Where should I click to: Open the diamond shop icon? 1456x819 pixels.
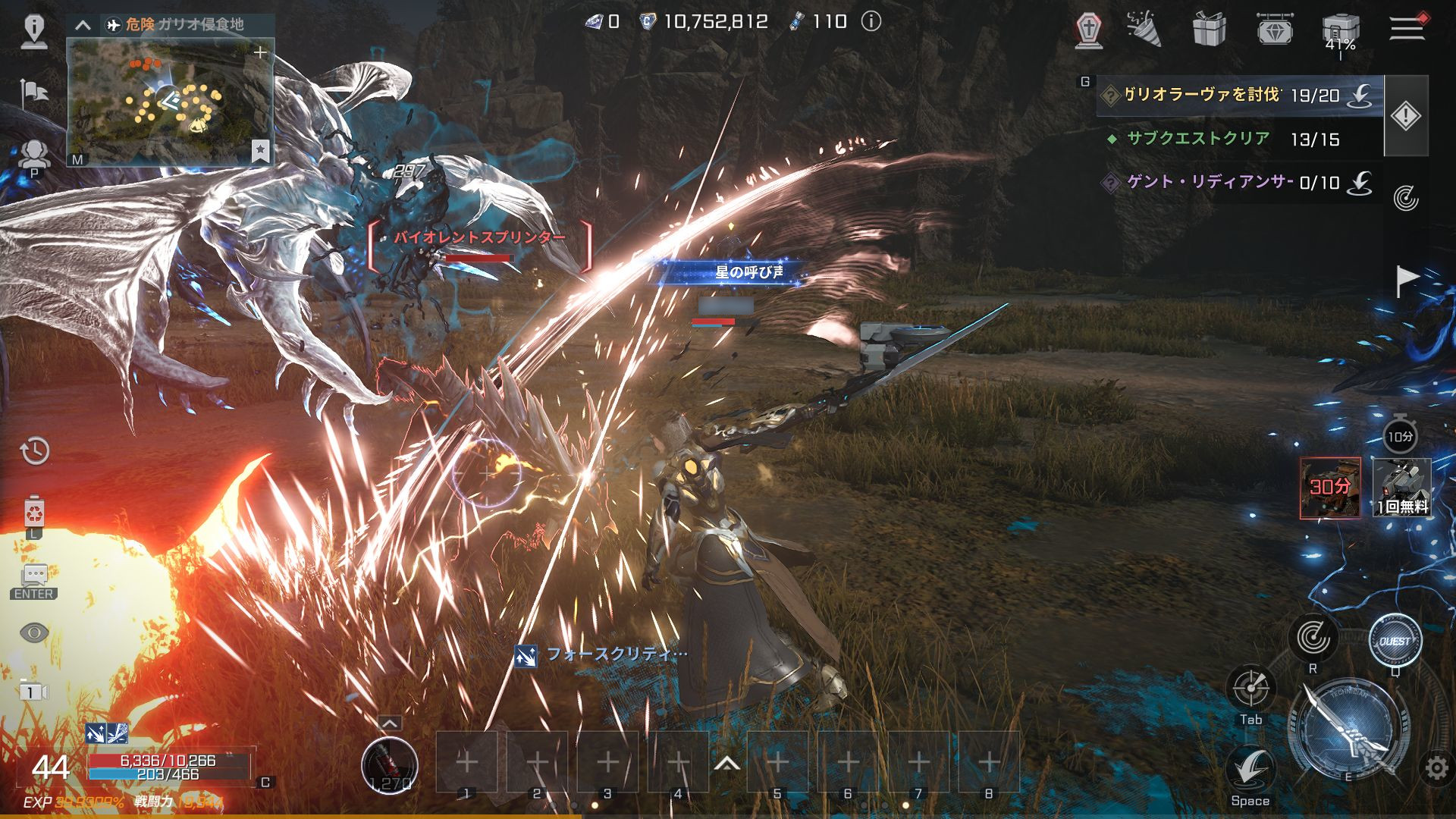(1275, 30)
